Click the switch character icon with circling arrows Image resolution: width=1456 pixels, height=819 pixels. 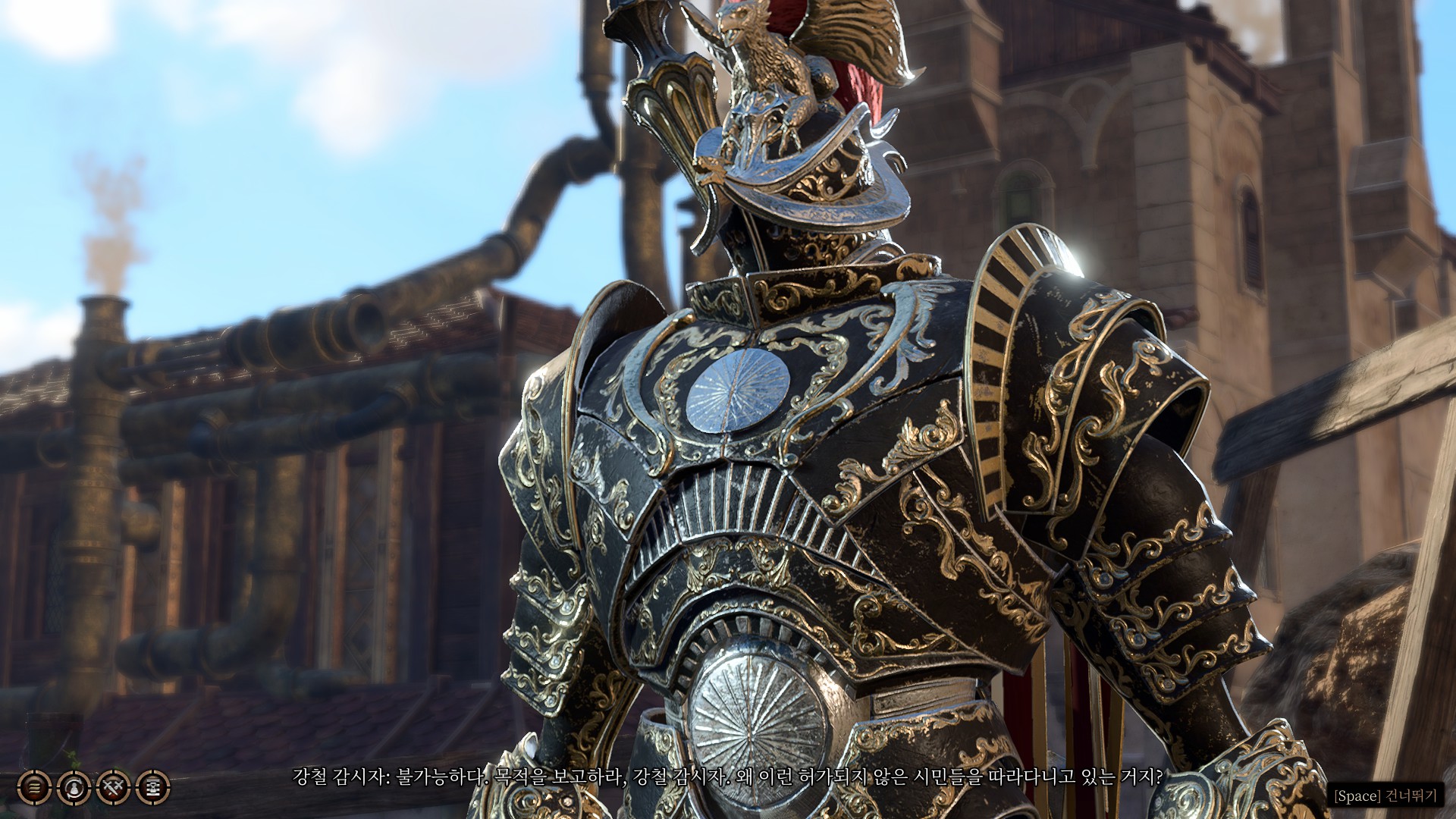(x=74, y=788)
